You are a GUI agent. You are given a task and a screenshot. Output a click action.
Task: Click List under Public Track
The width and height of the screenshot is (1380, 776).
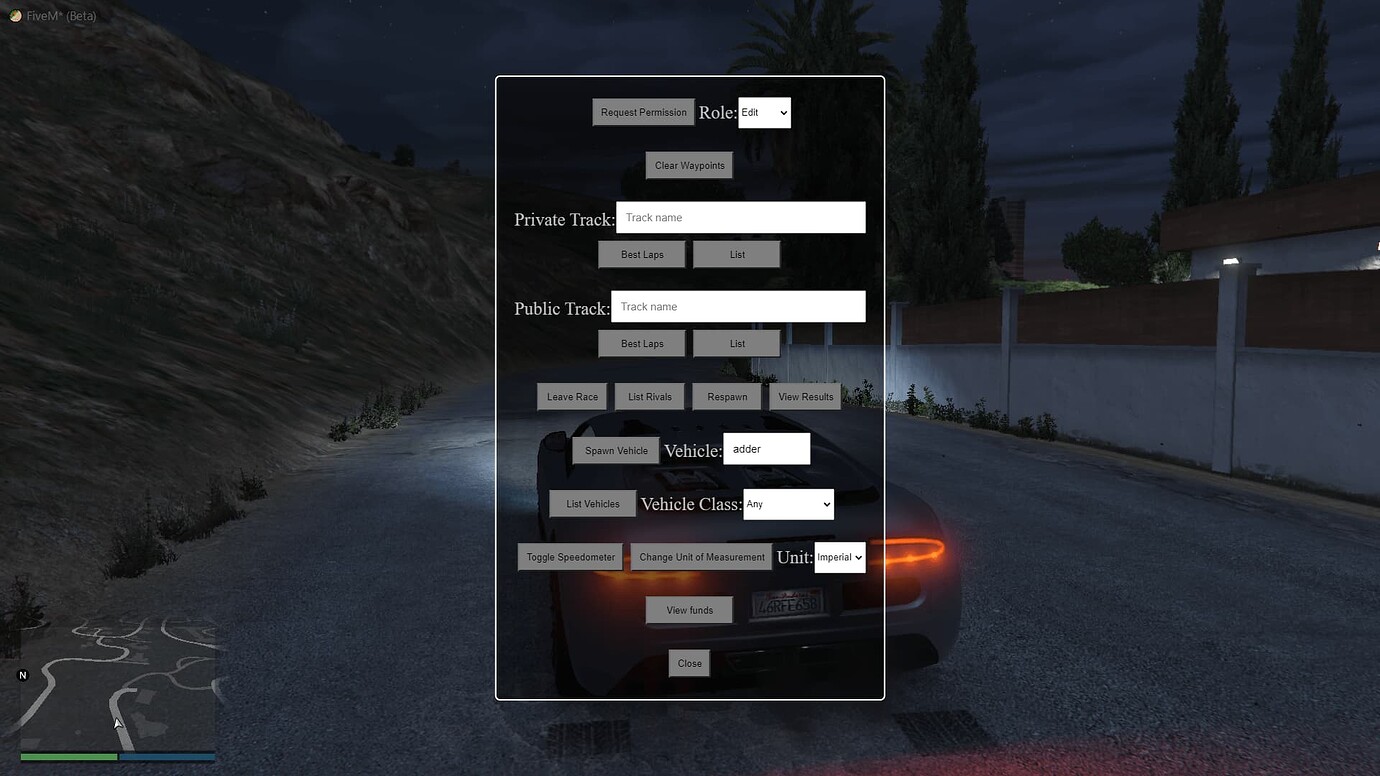tap(736, 343)
